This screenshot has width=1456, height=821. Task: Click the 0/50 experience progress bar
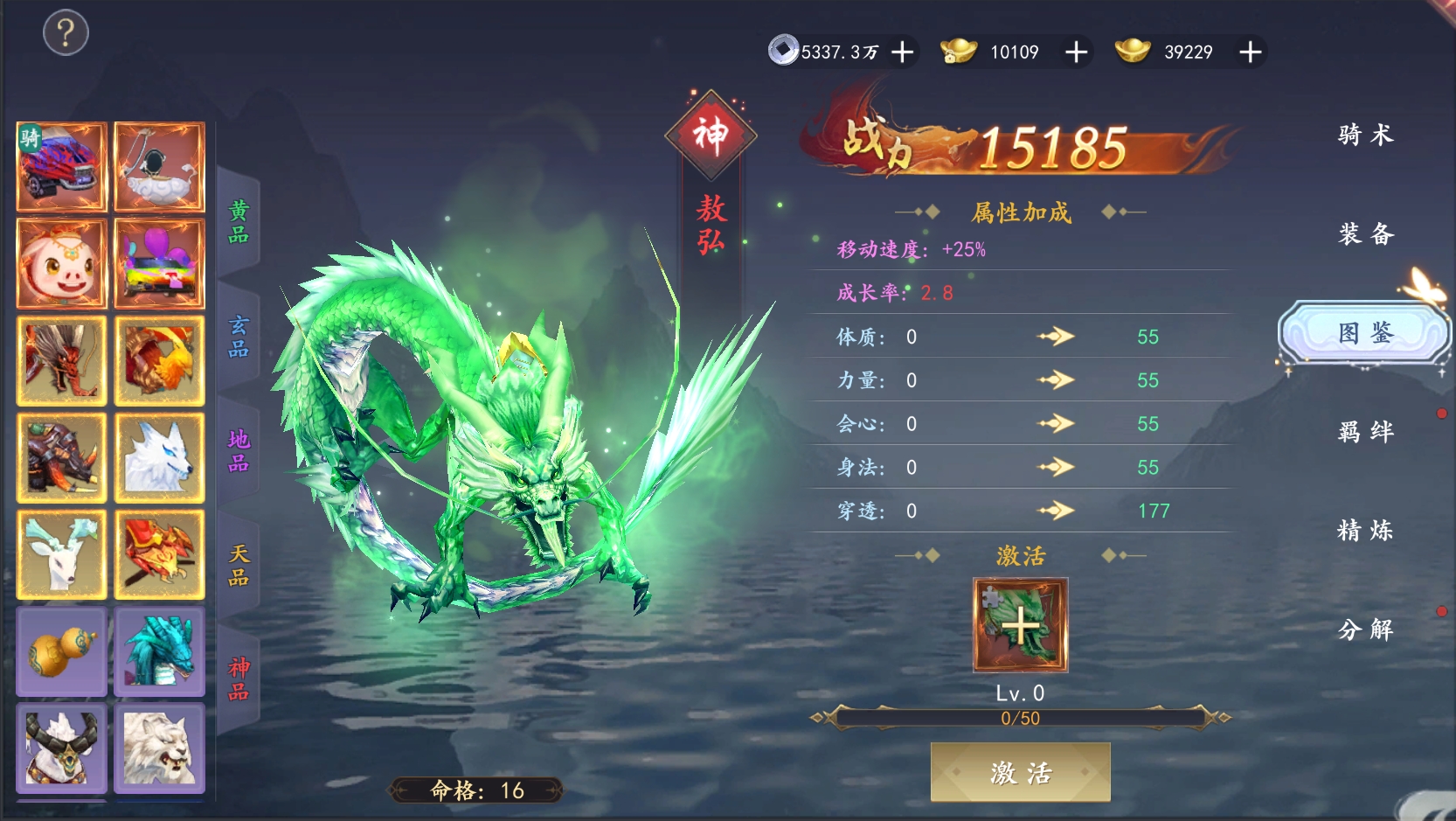tap(1019, 718)
